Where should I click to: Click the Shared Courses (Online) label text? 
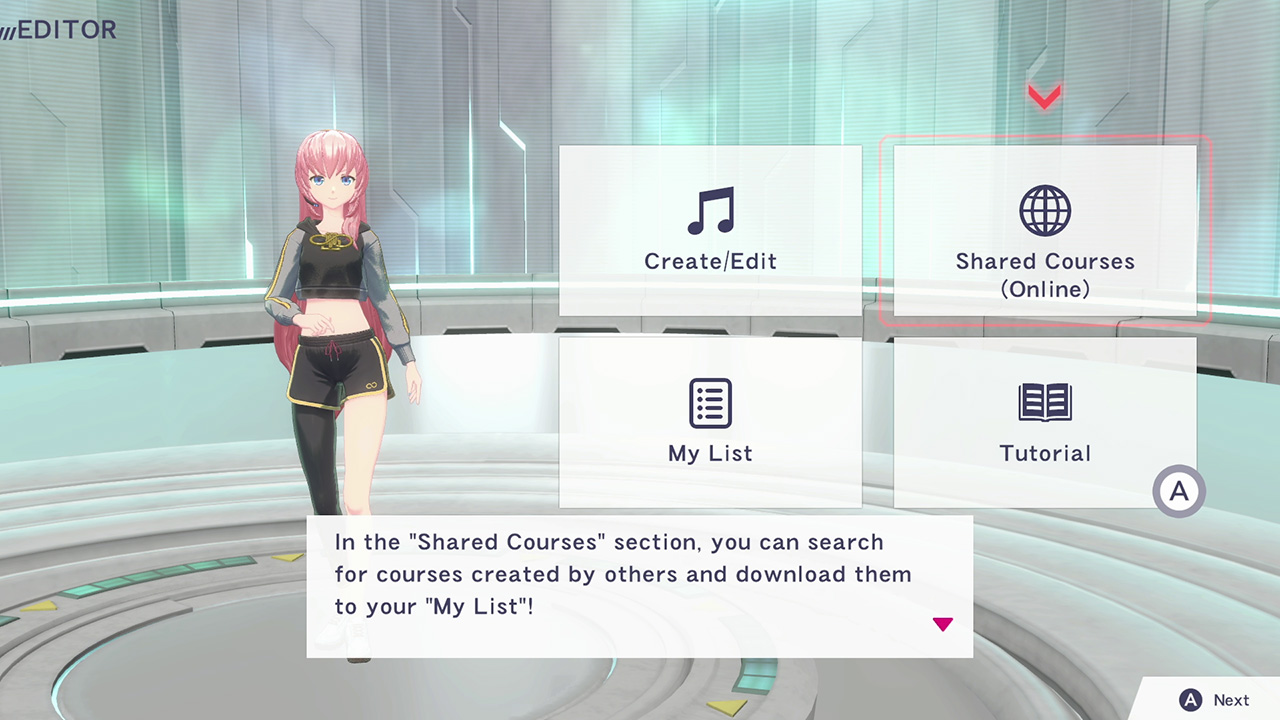click(x=1045, y=275)
